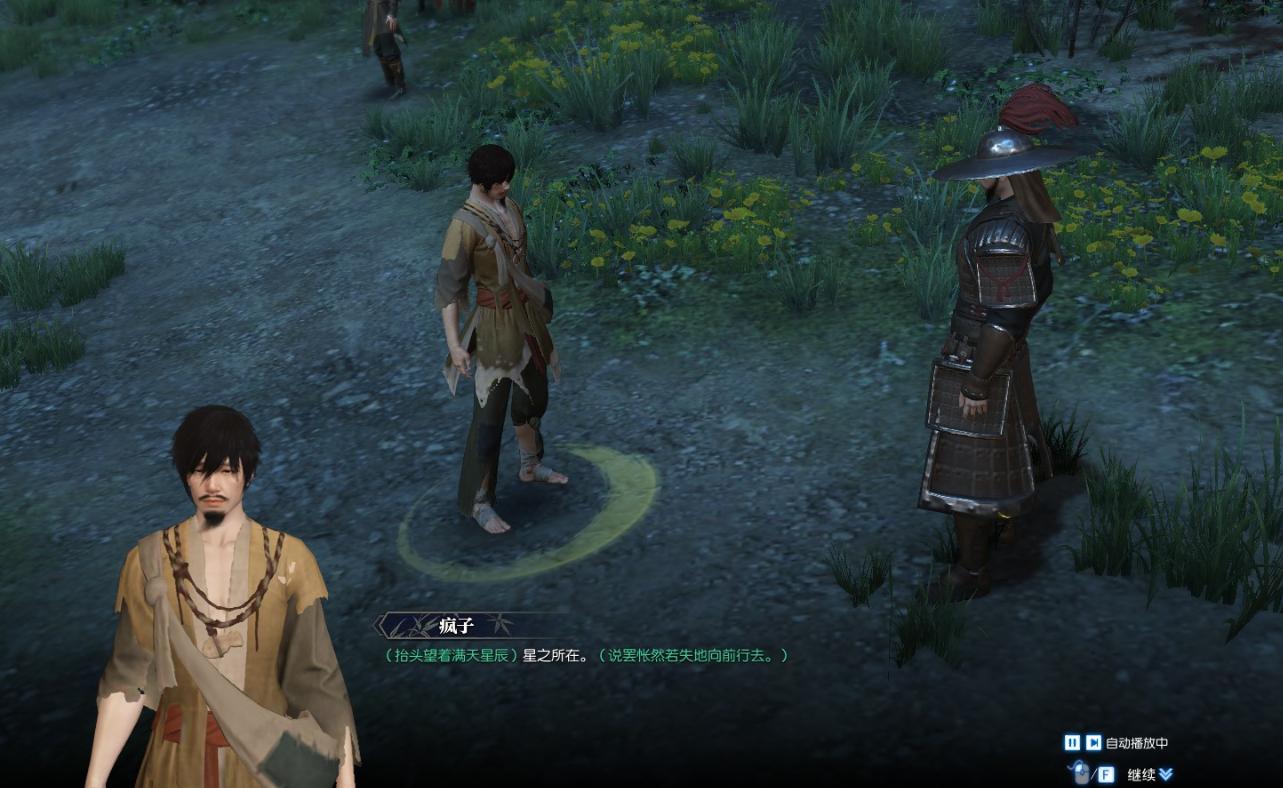Continue dialogue via the 继续 arrow

(x=1166, y=774)
